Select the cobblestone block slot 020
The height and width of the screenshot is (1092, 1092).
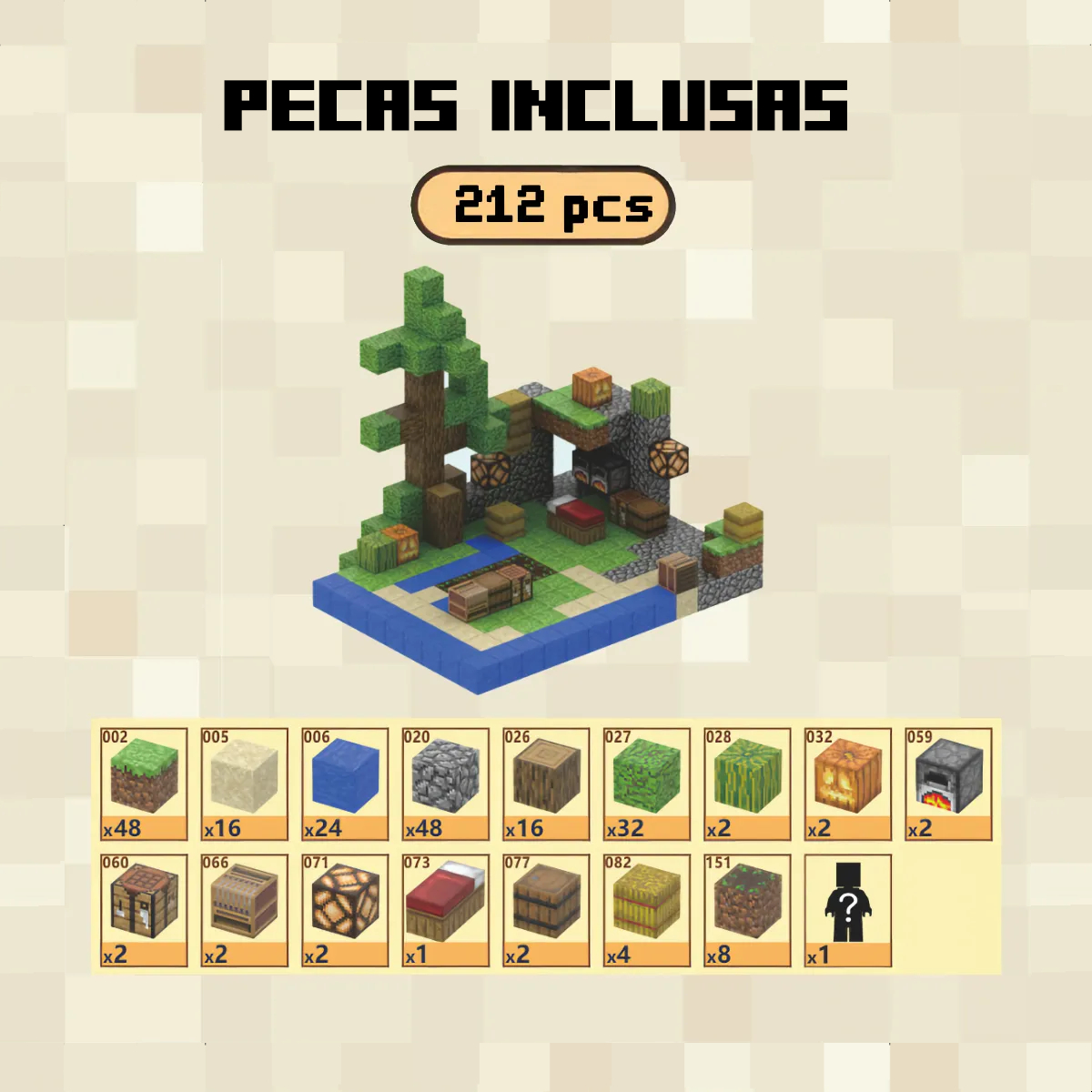coord(445,784)
